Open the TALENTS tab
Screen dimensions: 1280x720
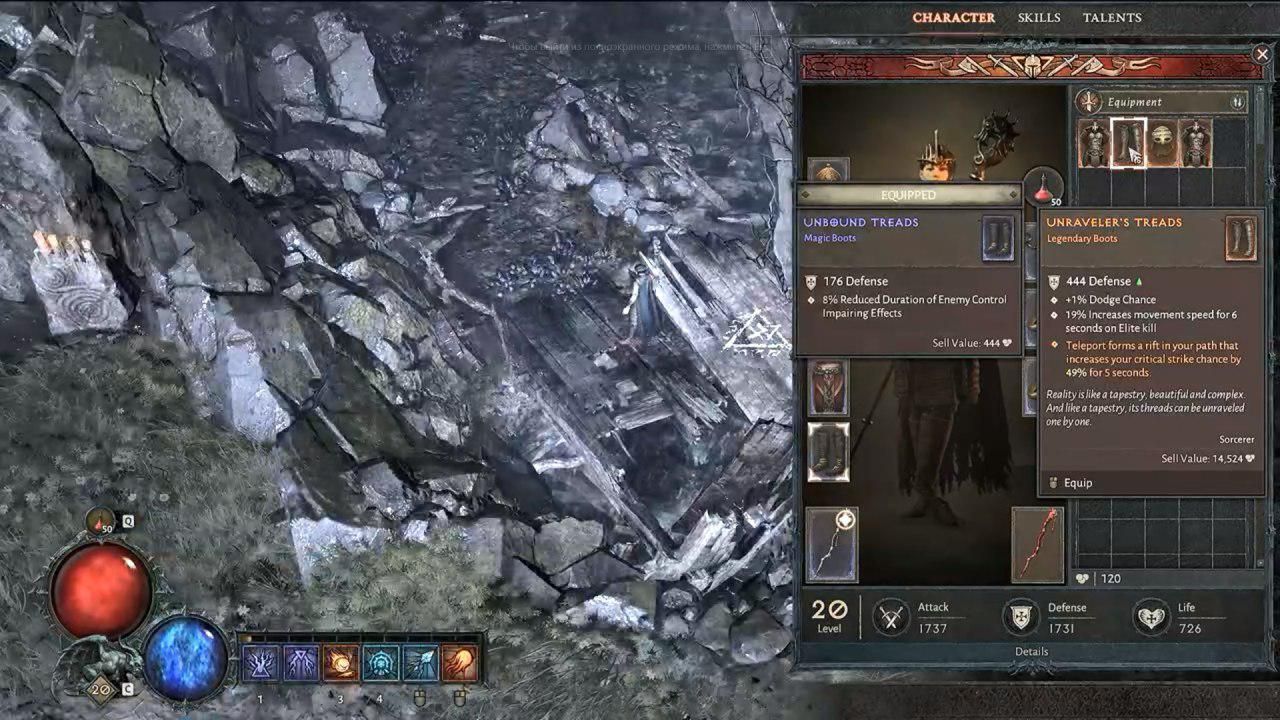pos(1113,17)
